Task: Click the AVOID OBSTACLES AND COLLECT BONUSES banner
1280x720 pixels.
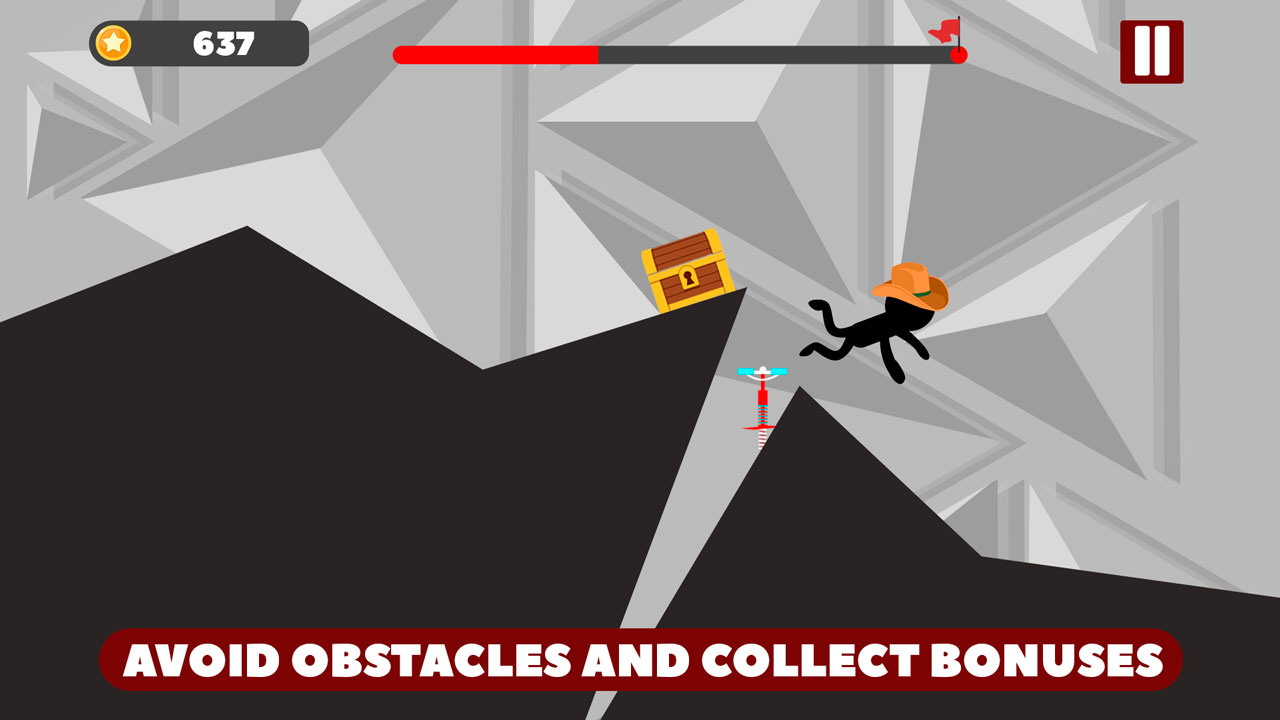Action: point(640,660)
